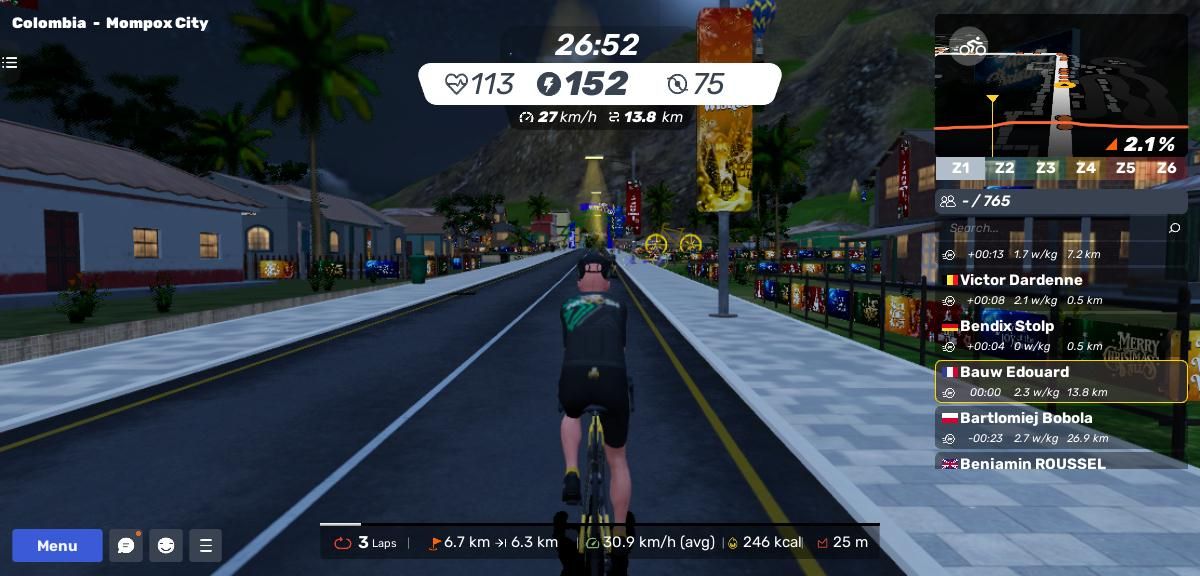Click the magnifier search icon
Viewport: 1200px width, 576px height.
tap(1174, 228)
